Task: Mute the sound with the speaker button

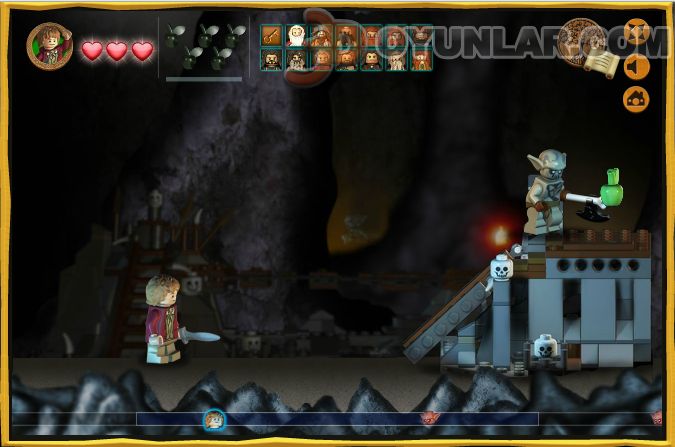Action: point(637,66)
